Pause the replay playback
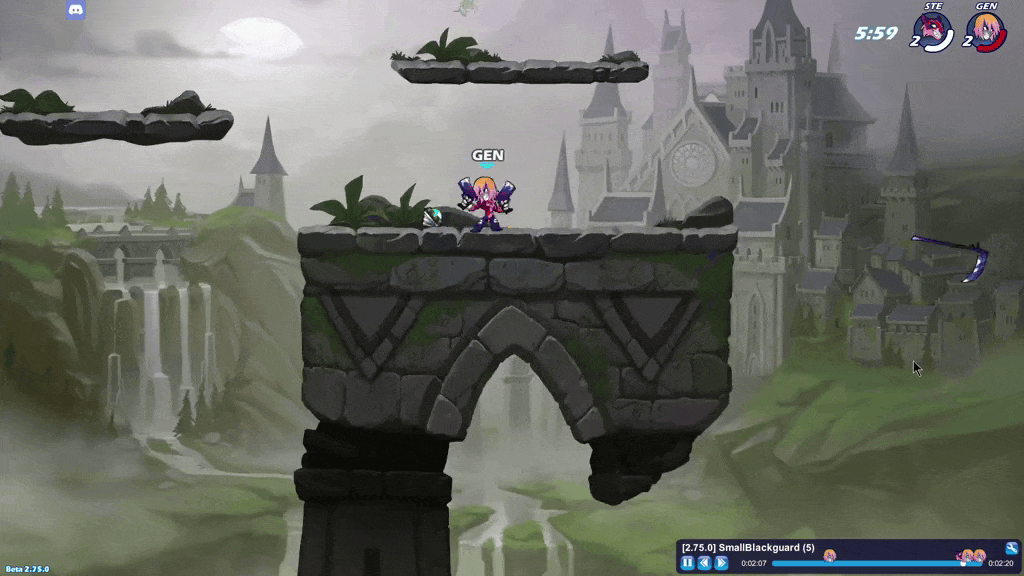This screenshot has height=576, width=1024. [688, 563]
